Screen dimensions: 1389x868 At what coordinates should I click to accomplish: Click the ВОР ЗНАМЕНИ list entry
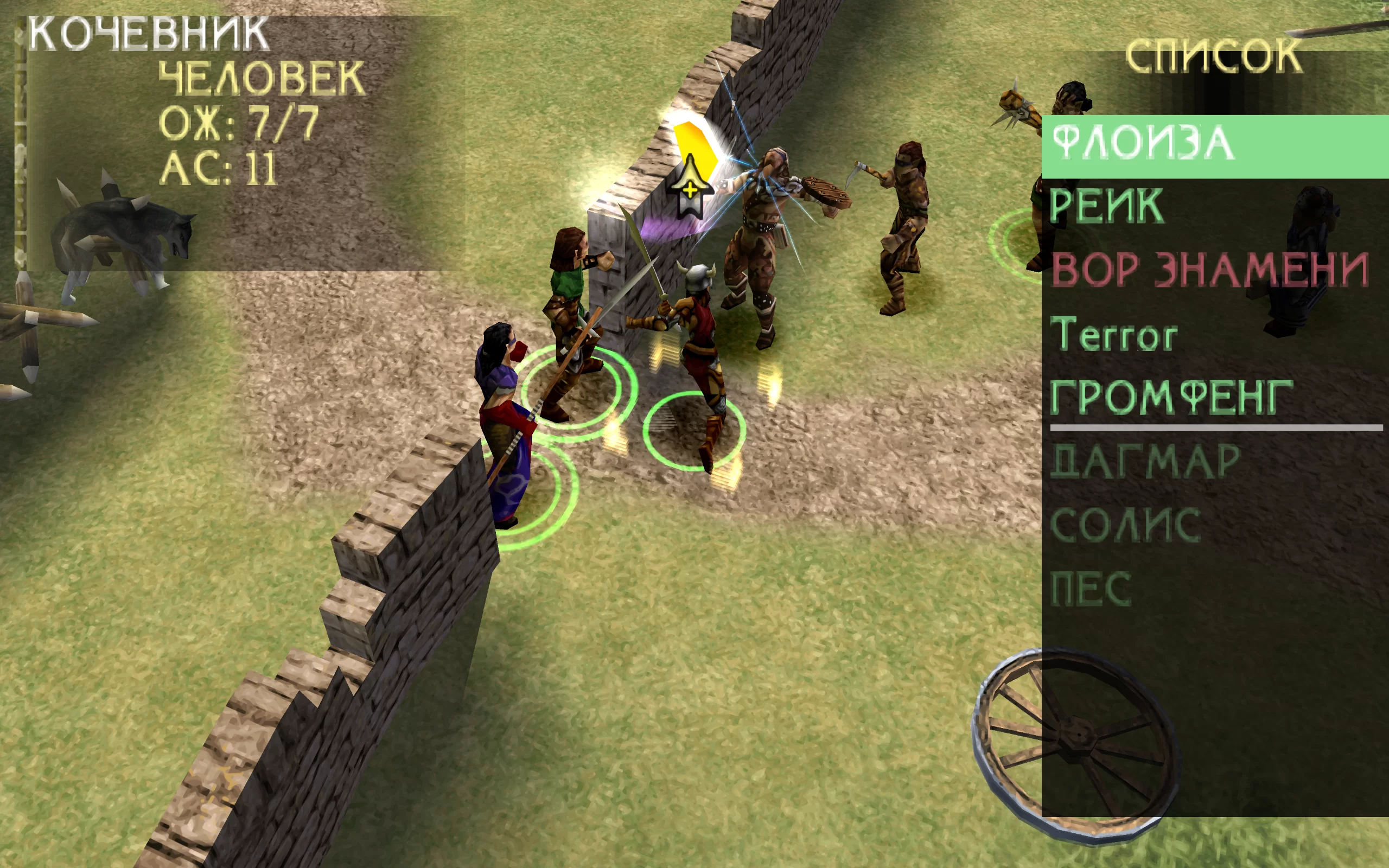1210,270
